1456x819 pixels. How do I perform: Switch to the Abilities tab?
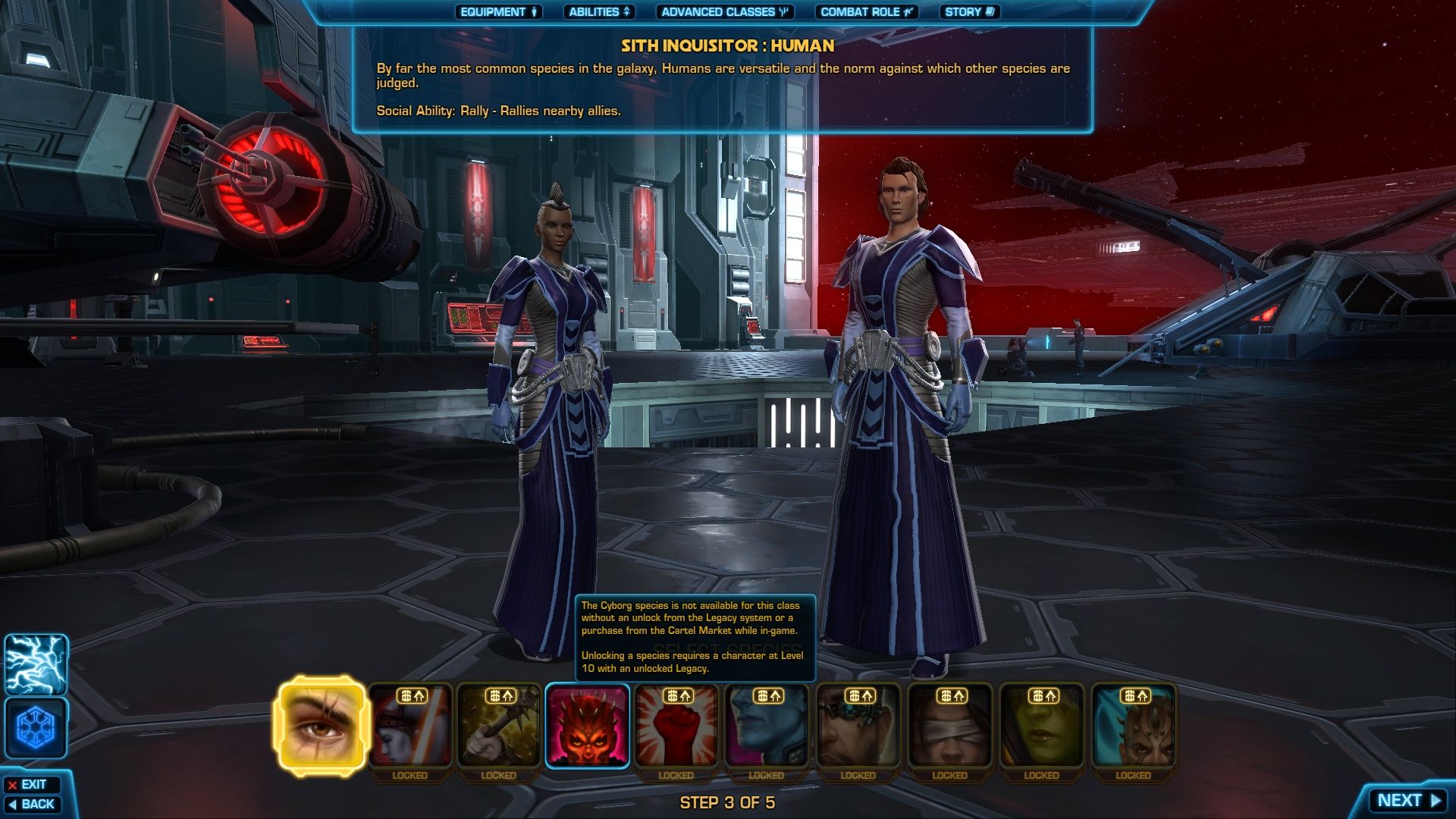(x=599, y=12)
